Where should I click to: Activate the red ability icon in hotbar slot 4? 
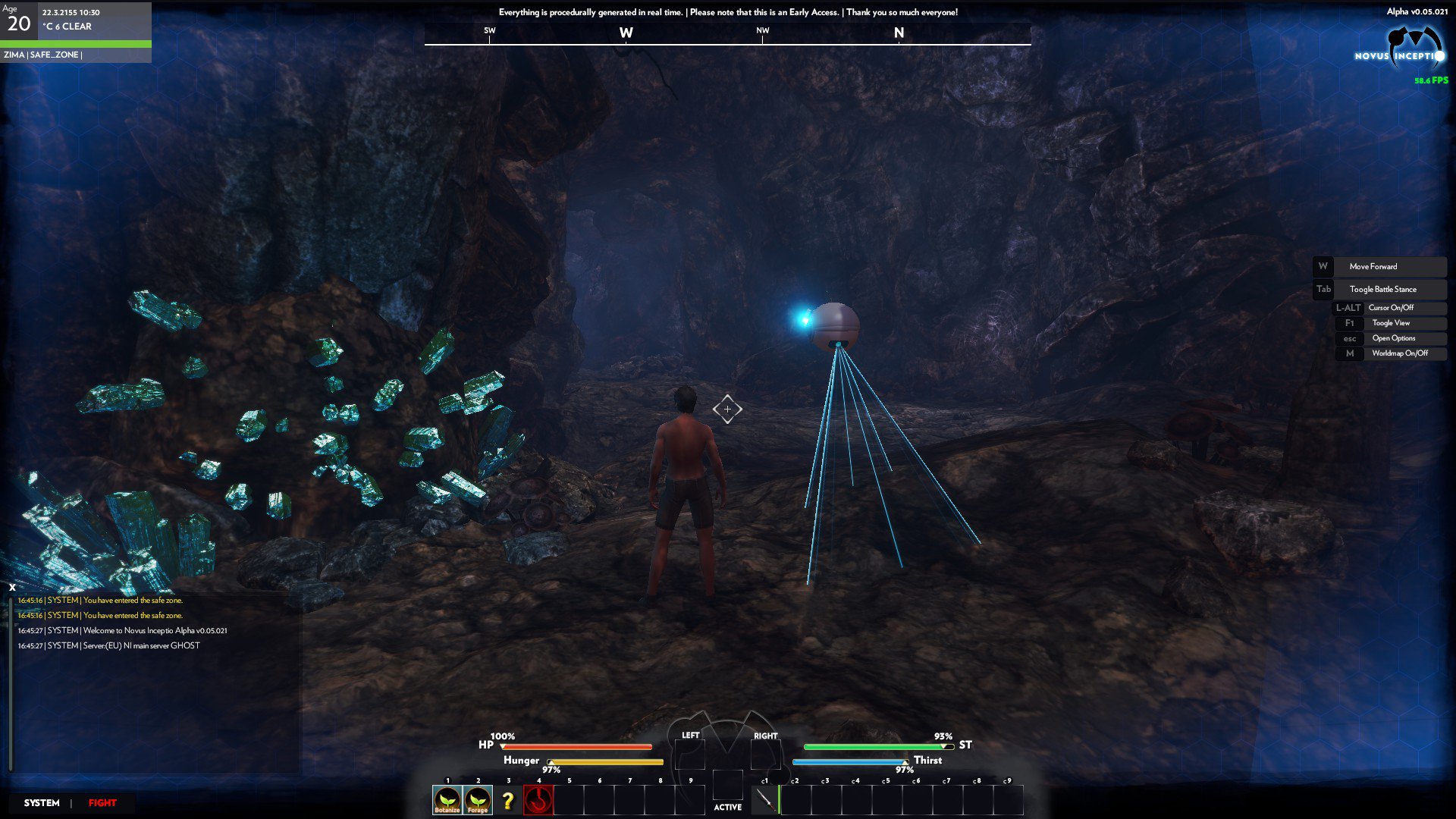pos(538,800)
